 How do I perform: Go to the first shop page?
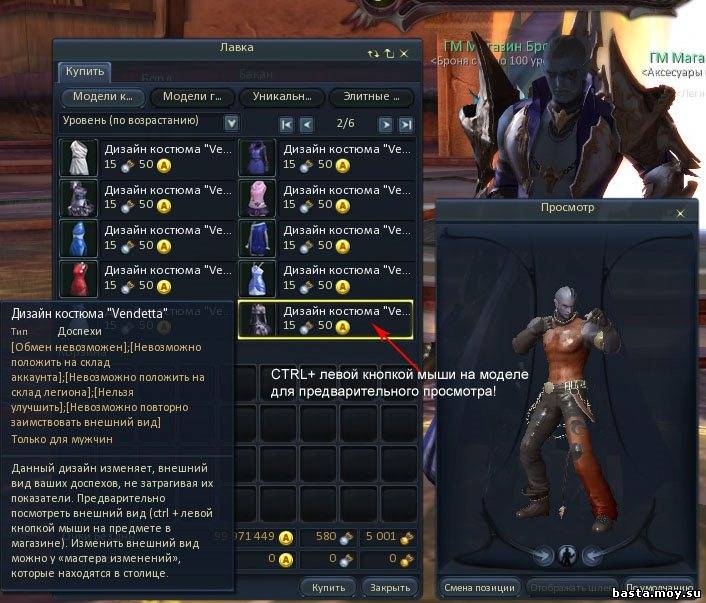(287, 124)
